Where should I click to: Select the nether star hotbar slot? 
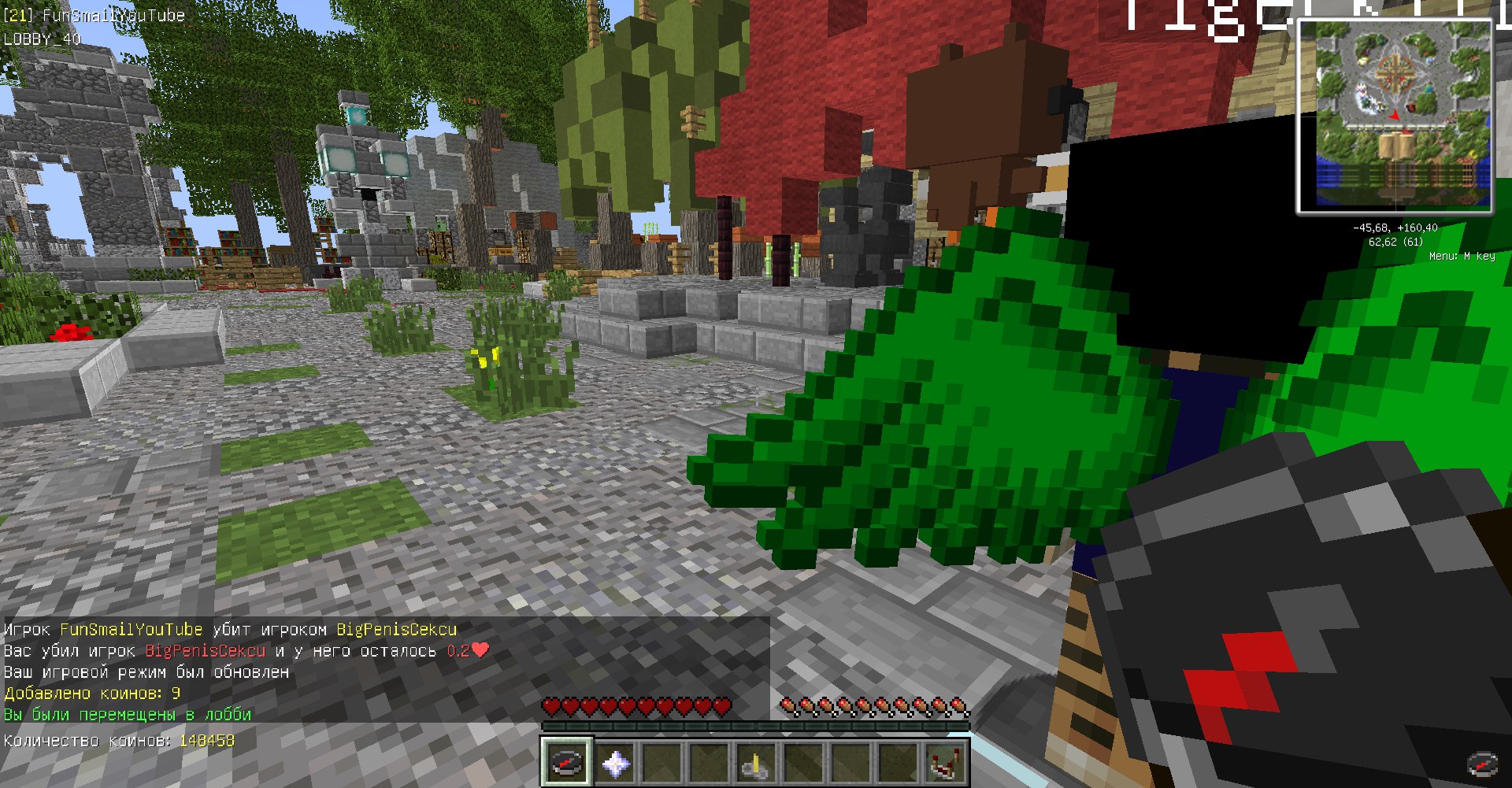615,762
